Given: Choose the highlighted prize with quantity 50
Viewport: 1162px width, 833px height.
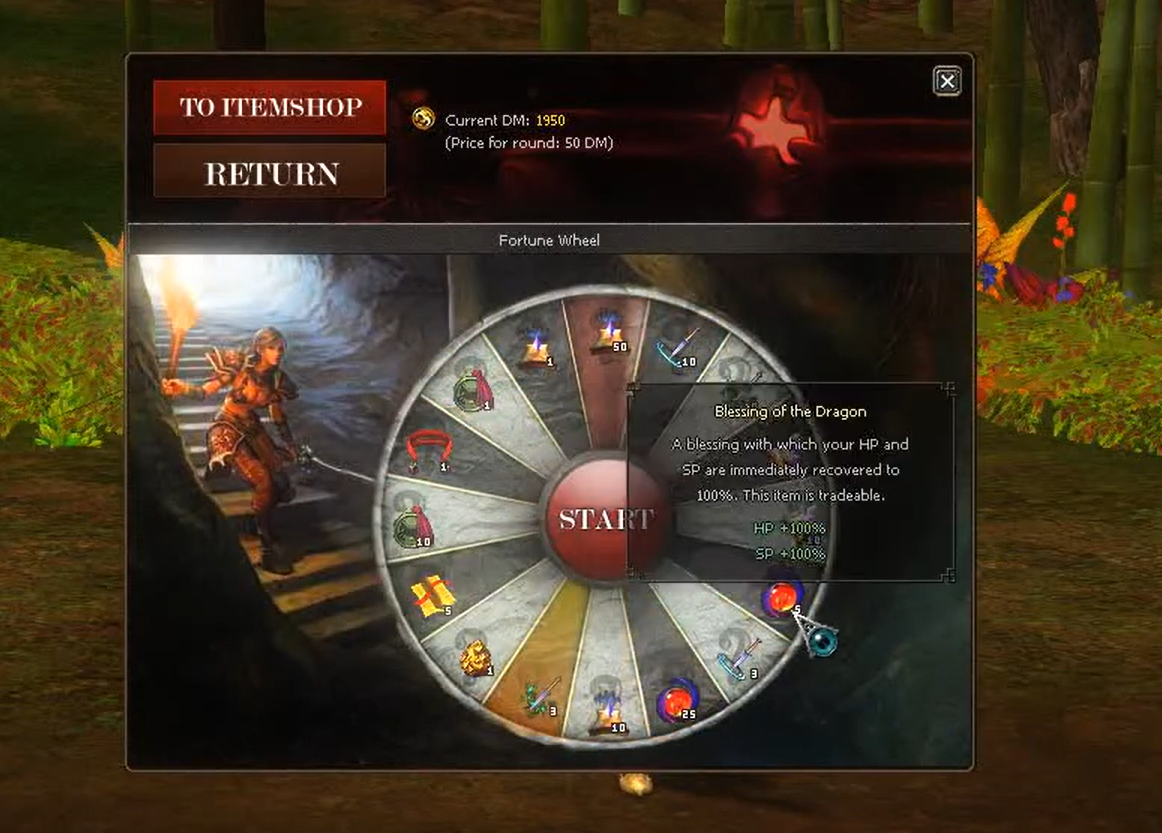Looking at the screenshot, I should pos(608,330).
